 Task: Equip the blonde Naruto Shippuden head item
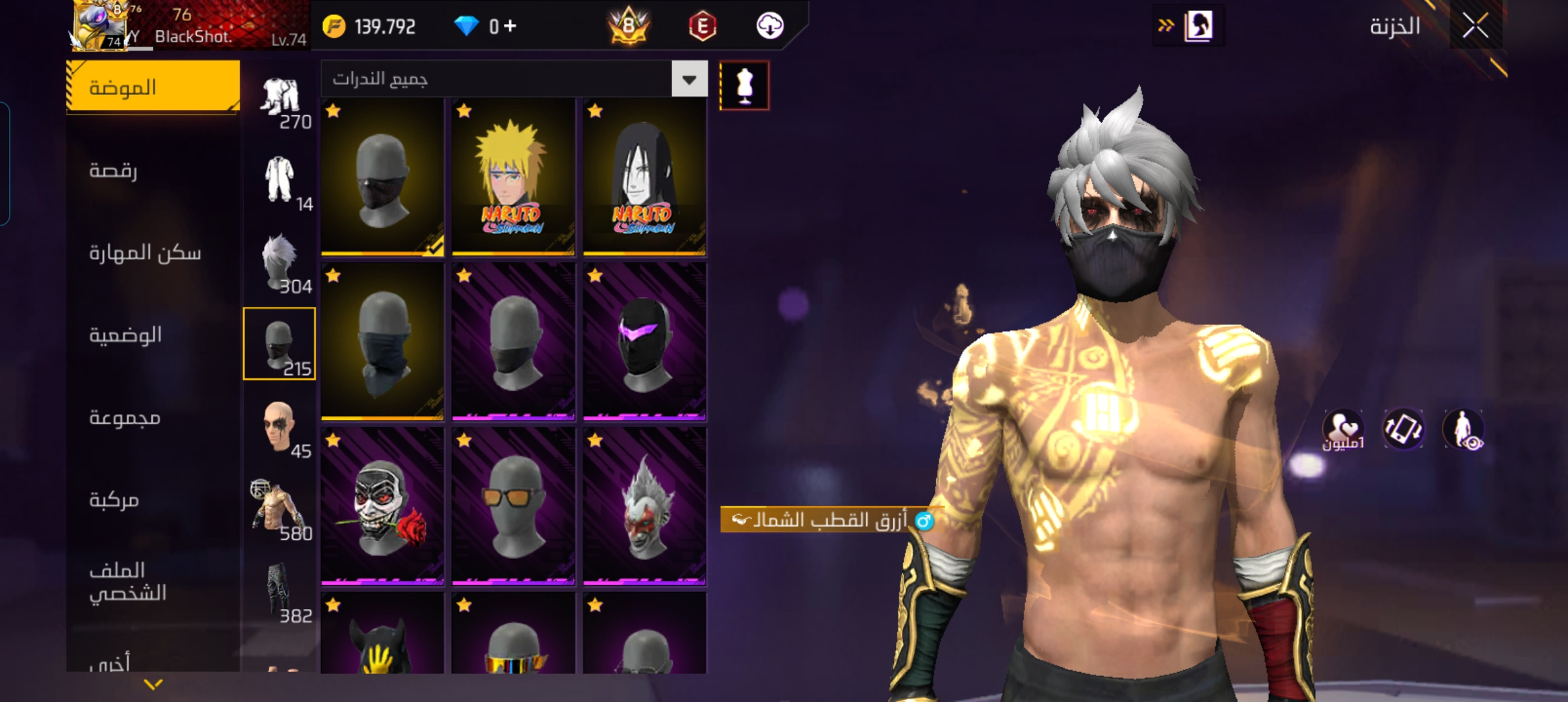(513, 177)
